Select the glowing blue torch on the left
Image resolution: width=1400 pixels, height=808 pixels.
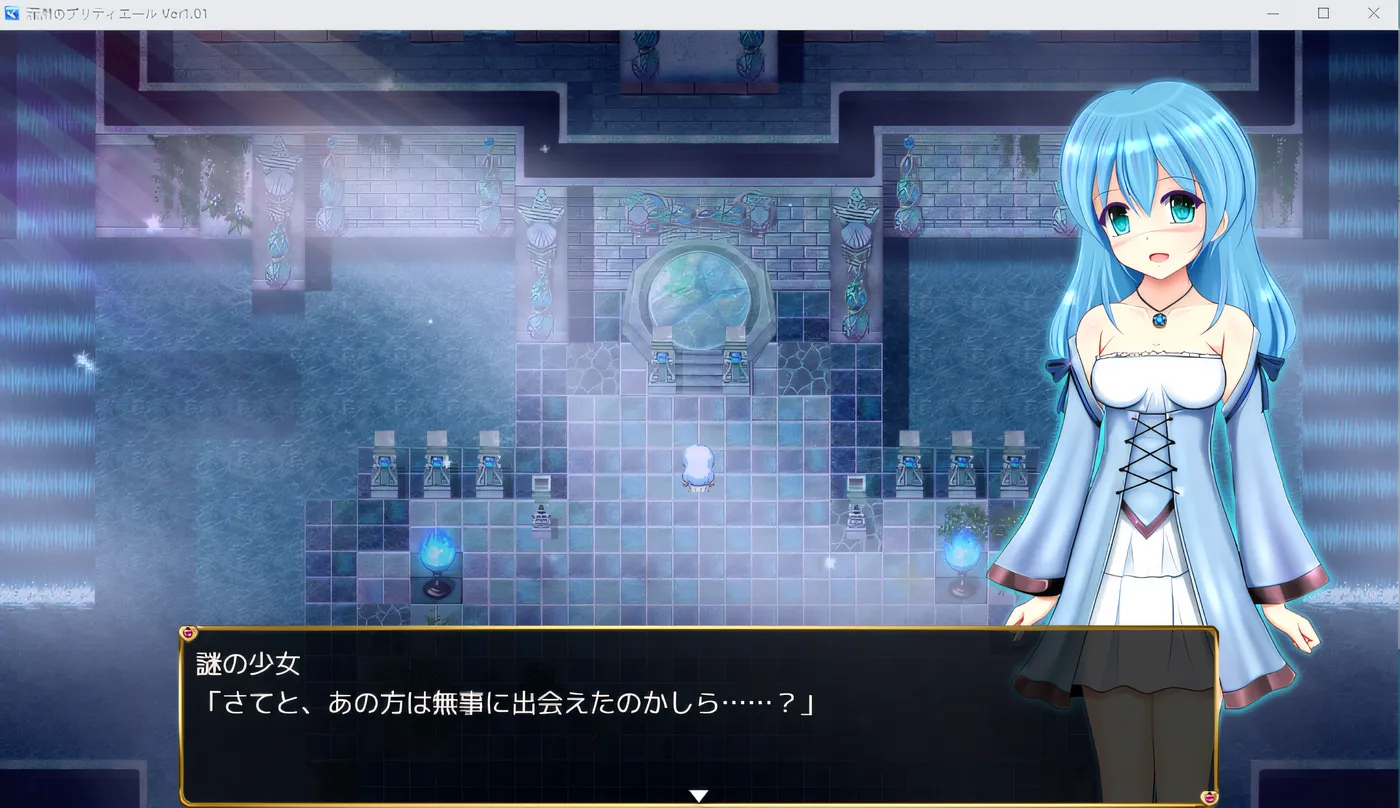pos(438,555)
